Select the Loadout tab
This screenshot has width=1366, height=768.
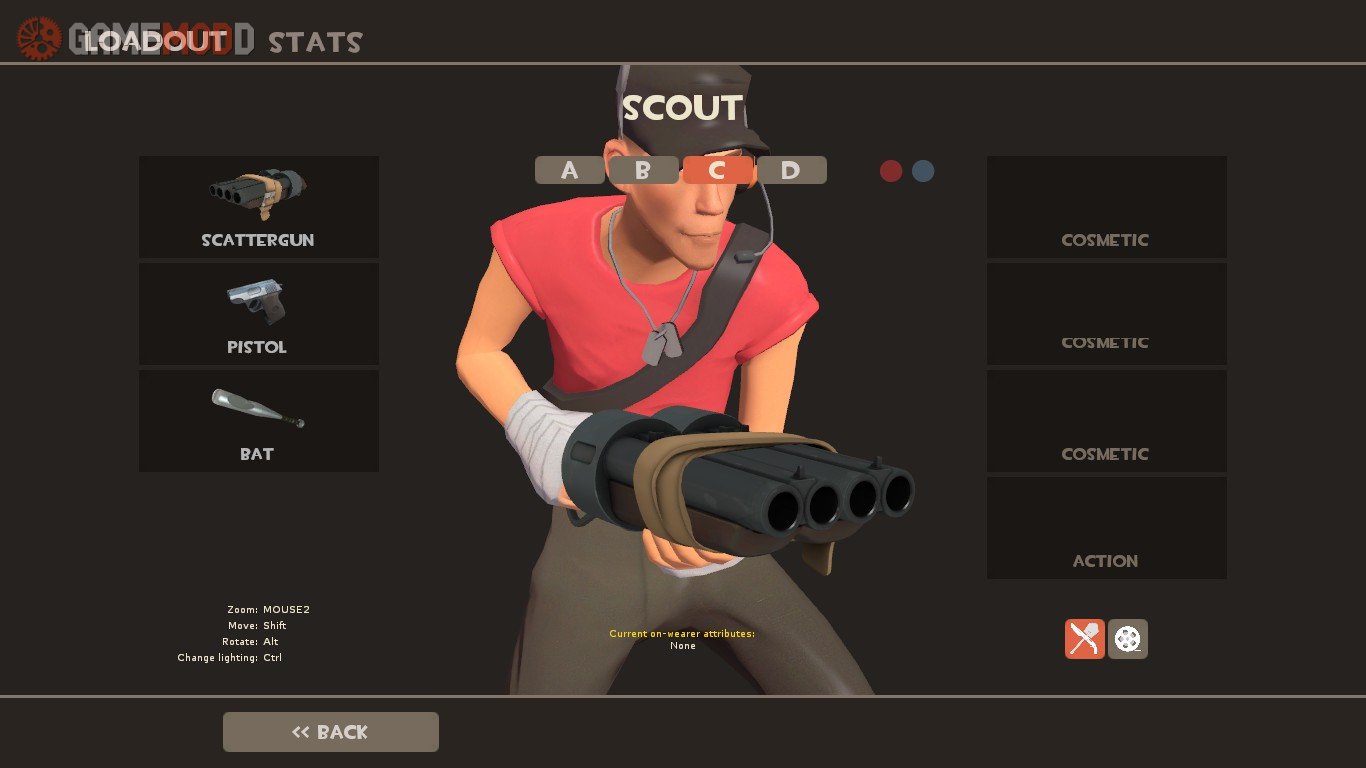(156, 42)
